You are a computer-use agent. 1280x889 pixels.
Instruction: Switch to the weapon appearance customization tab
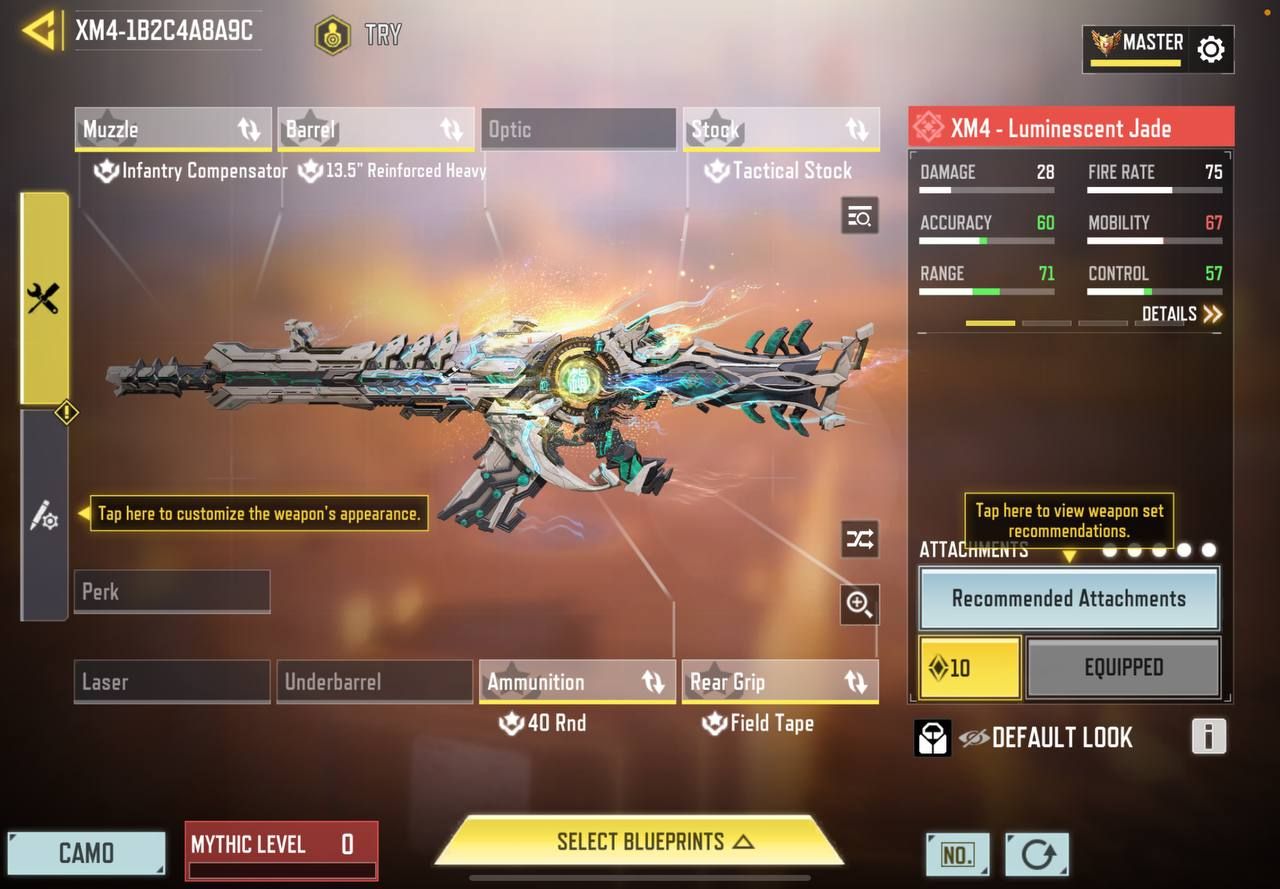(44, 516)
